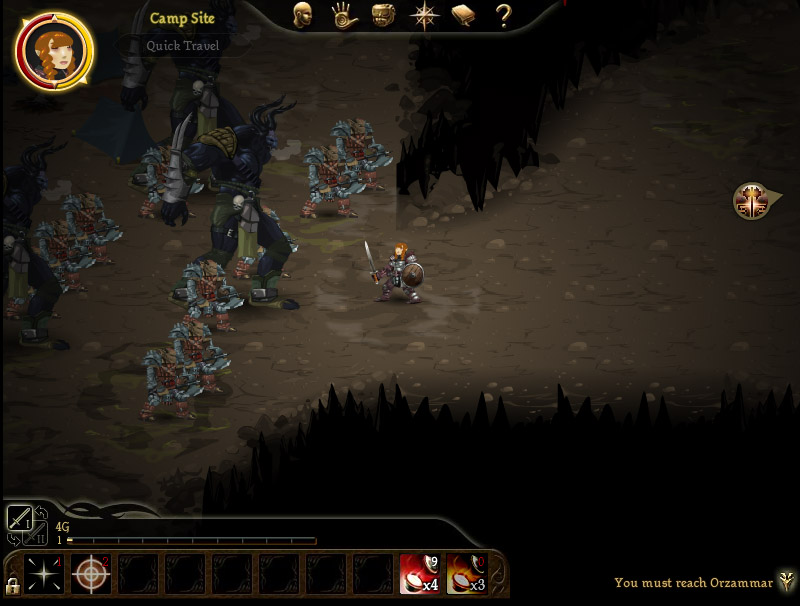Click the Quick Travel button
The height and width of the screenshot is (606, 800).
[x=183, y=45]
